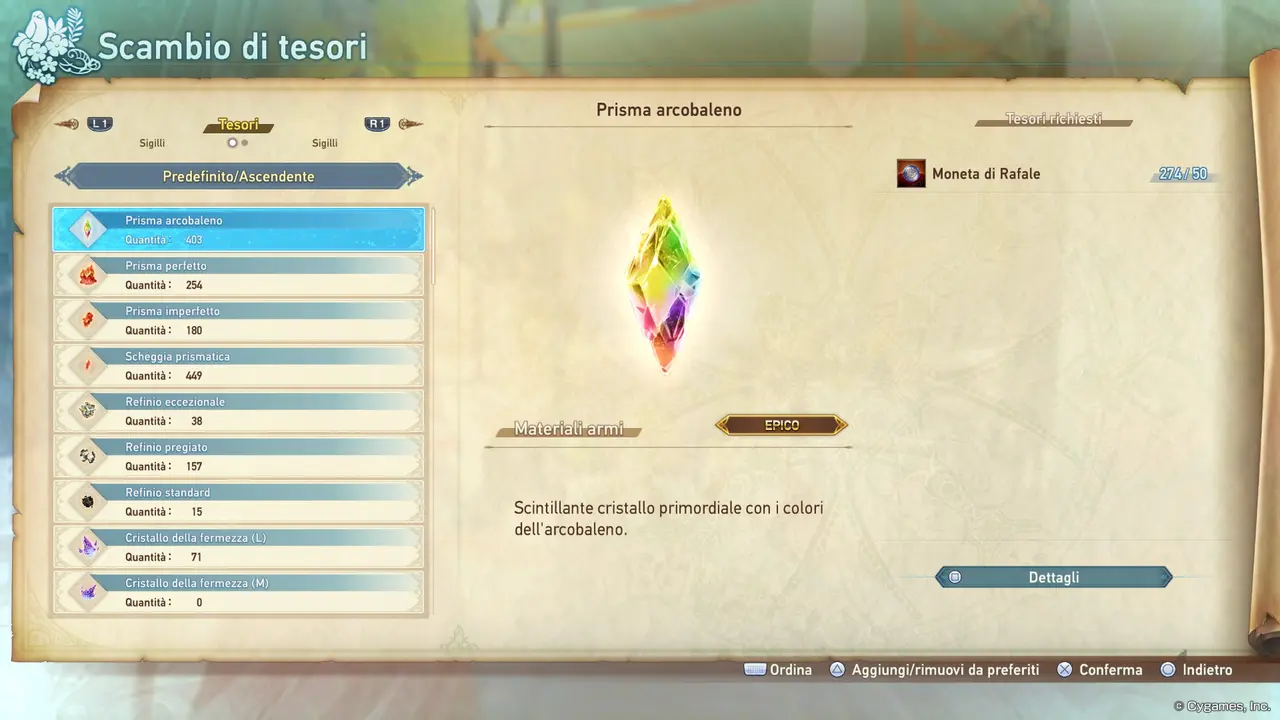Select the Prisma arcobaleno item icon
The height and width of the screenshot is (720, 1280).
88,229
